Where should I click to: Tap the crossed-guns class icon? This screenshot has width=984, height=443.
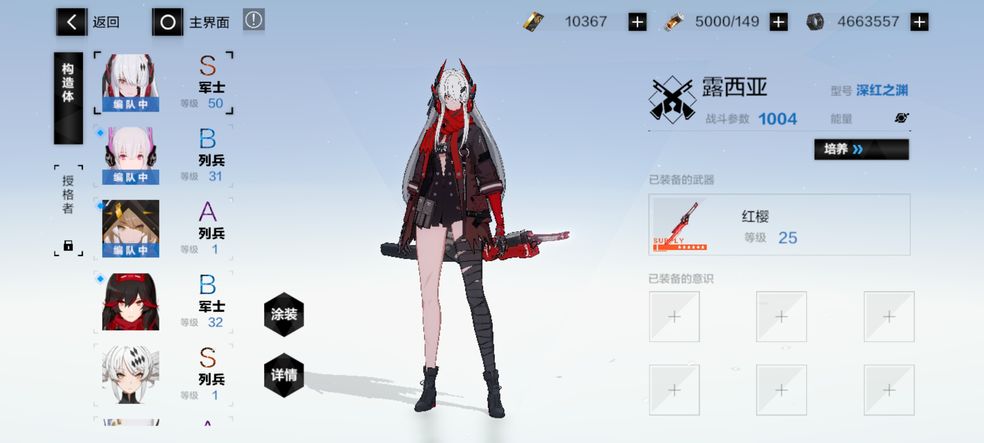point(672,100)
